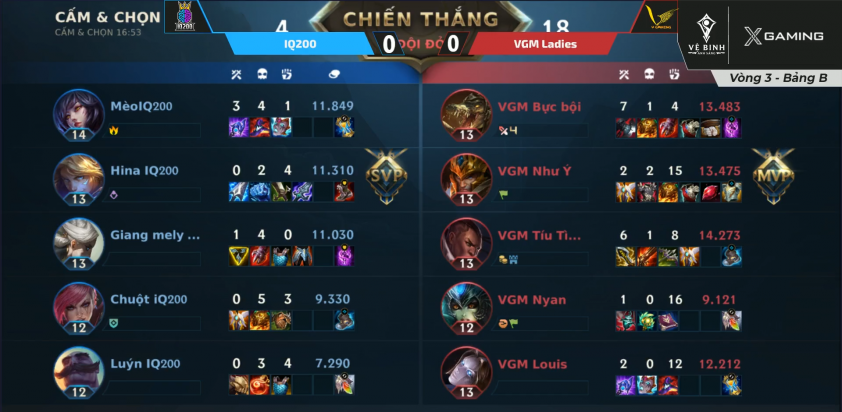The image size is (842, 412).
Task: Open Hina IQ200's player row
Action: [146, 171]
